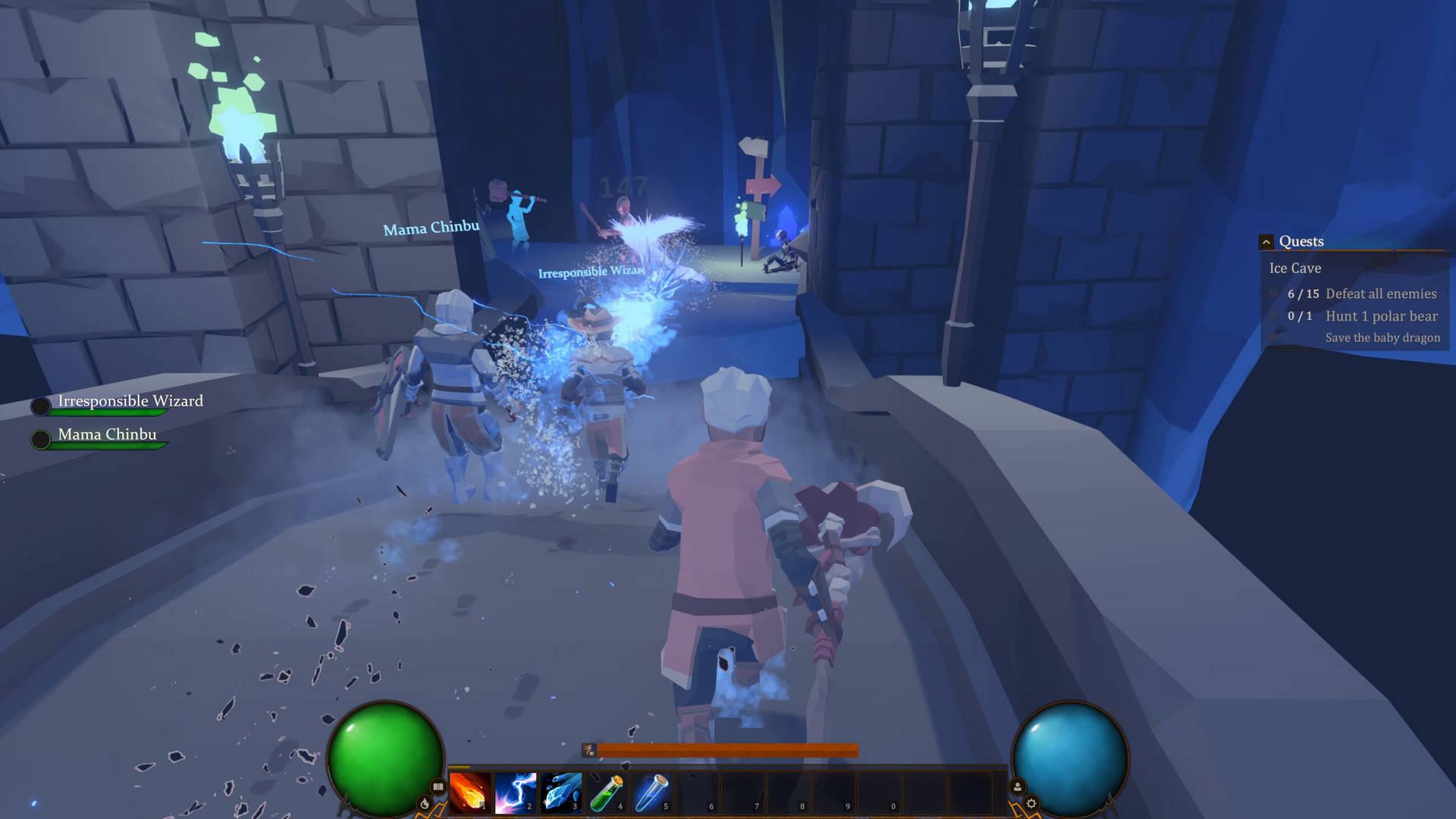Activate the Ice Shard spell in slot 3

click(563, 792)
